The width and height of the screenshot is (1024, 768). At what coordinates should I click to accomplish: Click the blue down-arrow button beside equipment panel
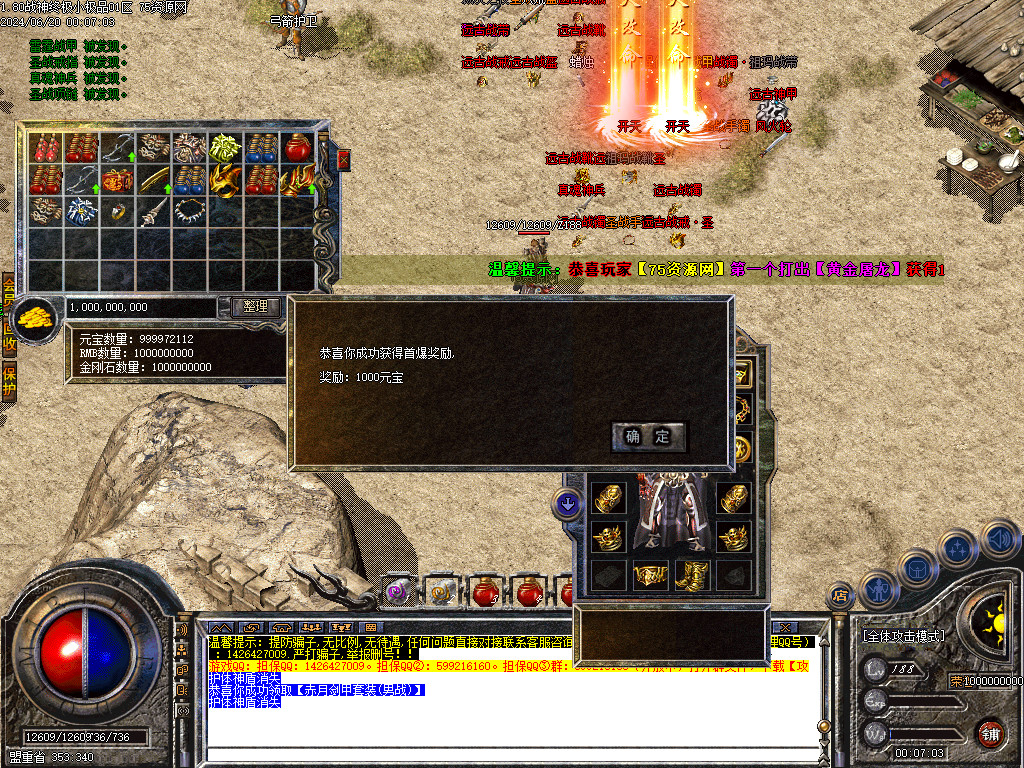click(568, 504)
